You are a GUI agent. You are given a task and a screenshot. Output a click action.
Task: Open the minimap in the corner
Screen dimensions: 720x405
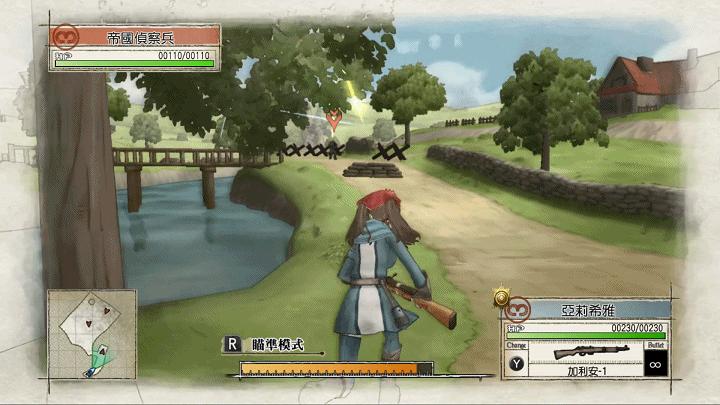pos(91,333)
